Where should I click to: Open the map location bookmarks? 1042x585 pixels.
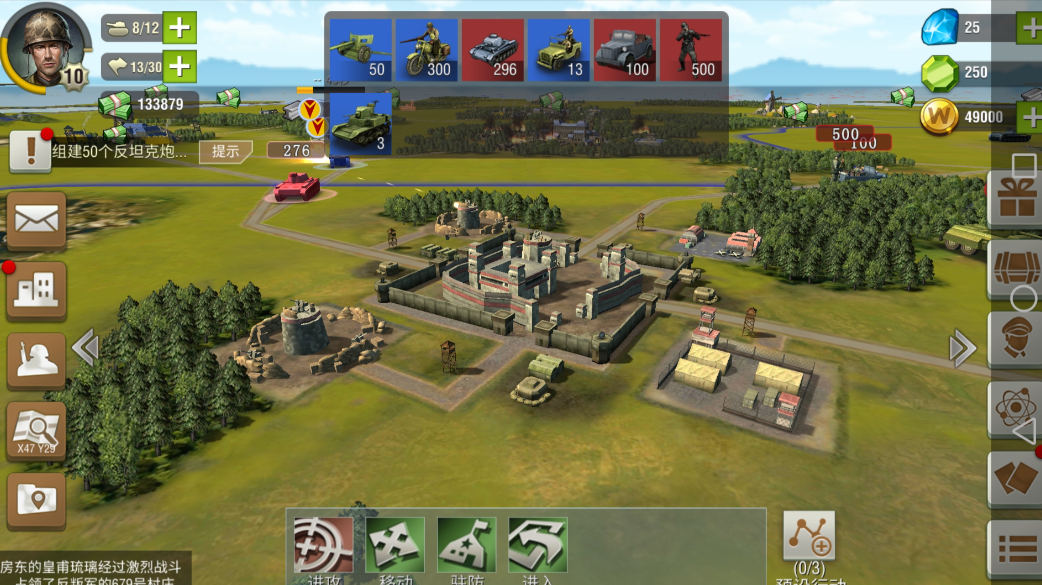37,499
